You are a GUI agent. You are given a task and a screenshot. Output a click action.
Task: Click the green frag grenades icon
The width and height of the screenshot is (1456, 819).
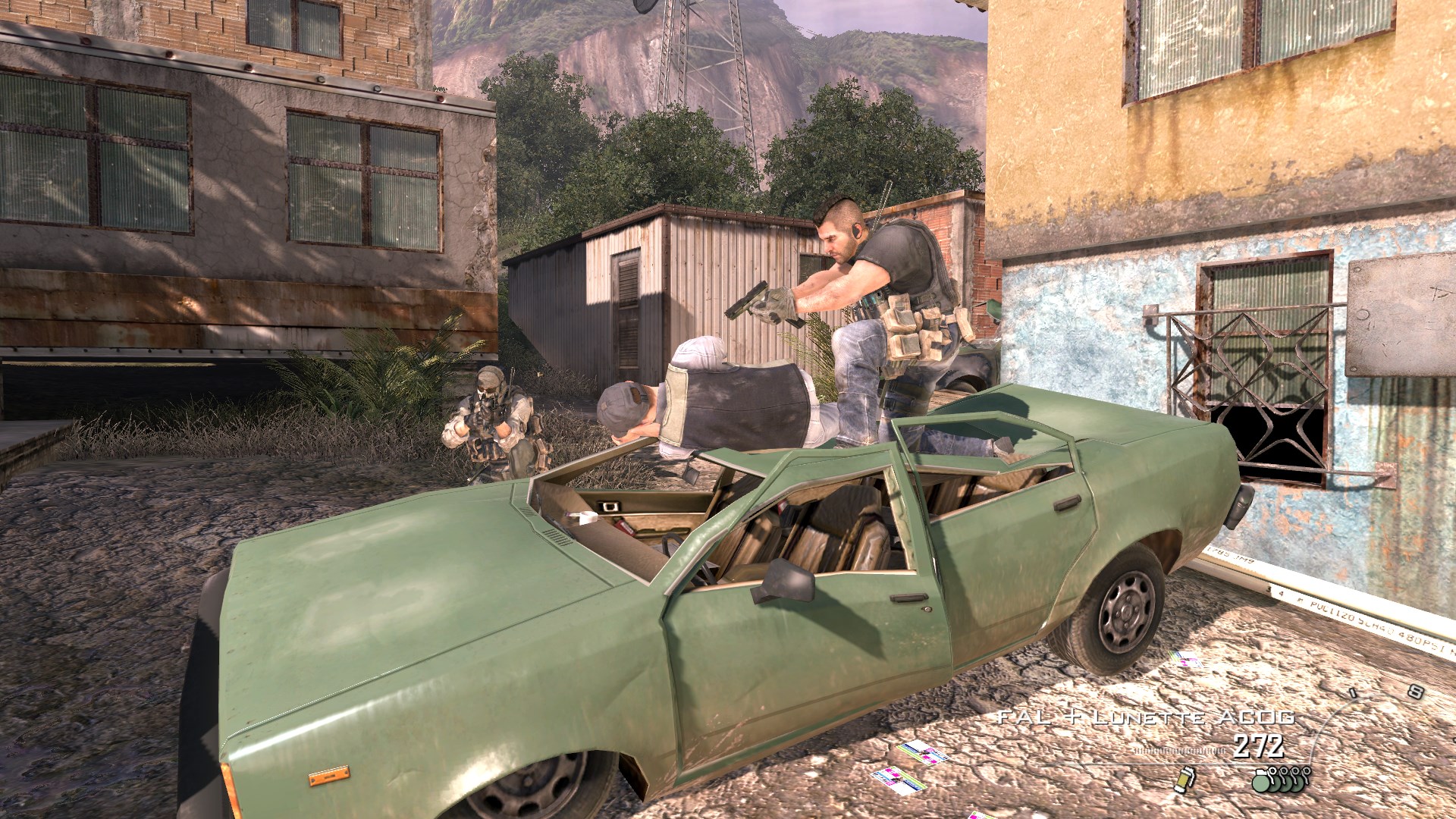[x=1281, y=779]
